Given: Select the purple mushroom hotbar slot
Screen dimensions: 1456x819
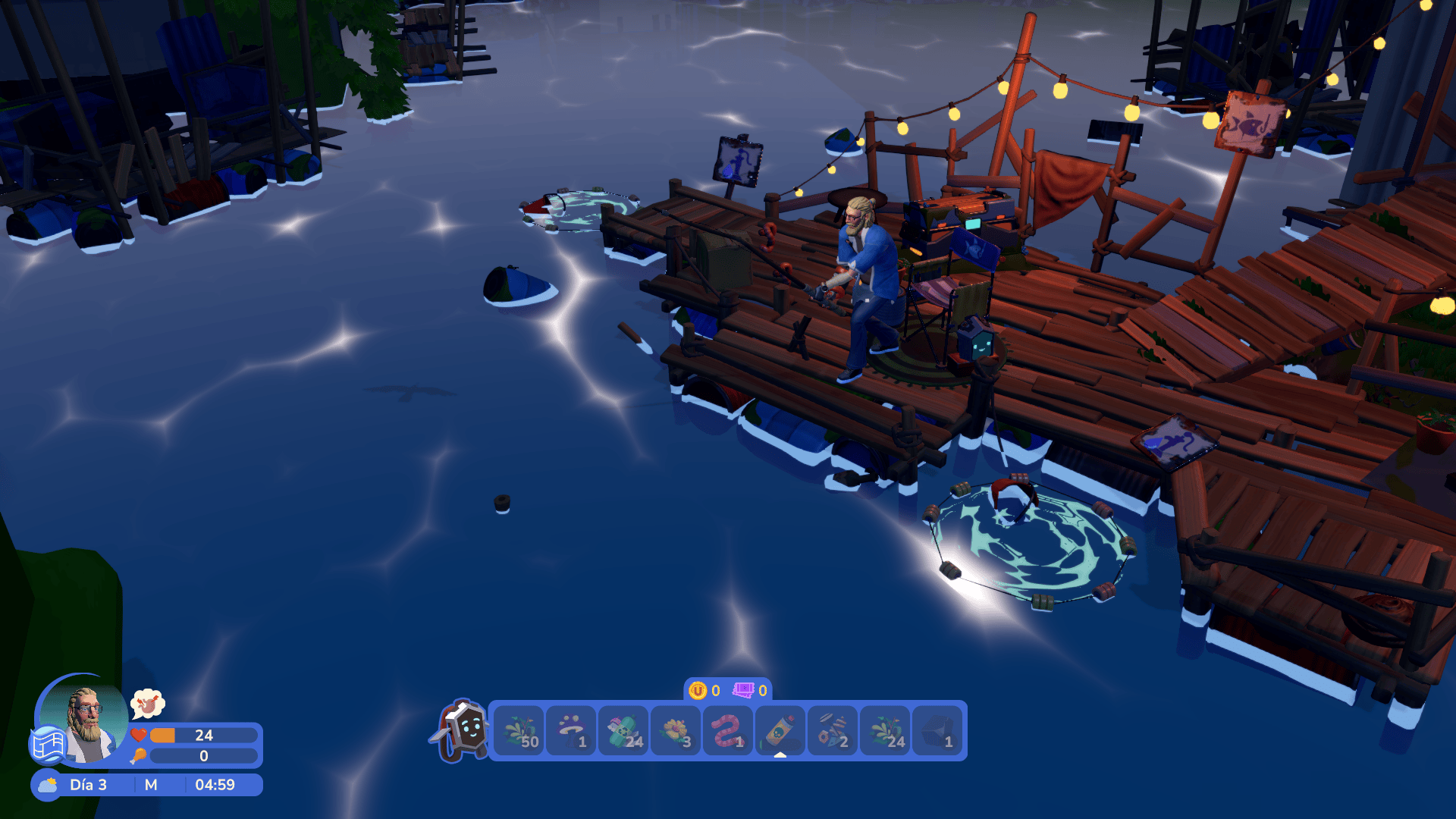Looking at the screenshot, I should click(571, 731).
